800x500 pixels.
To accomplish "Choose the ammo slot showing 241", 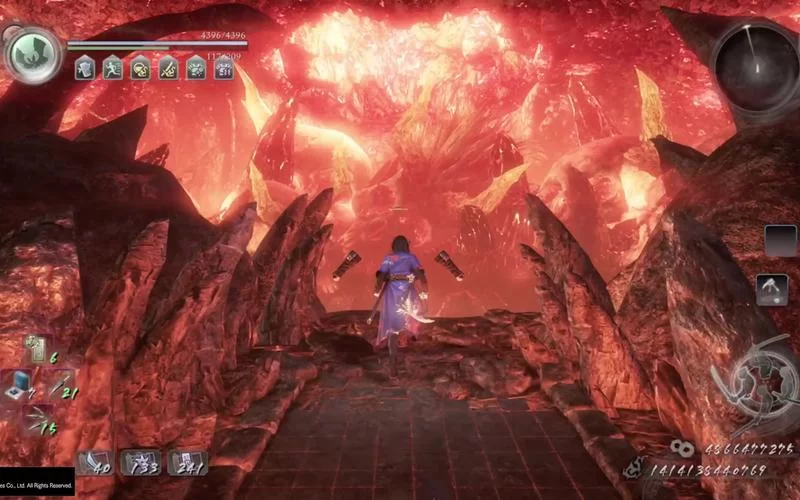I will 187,462.
